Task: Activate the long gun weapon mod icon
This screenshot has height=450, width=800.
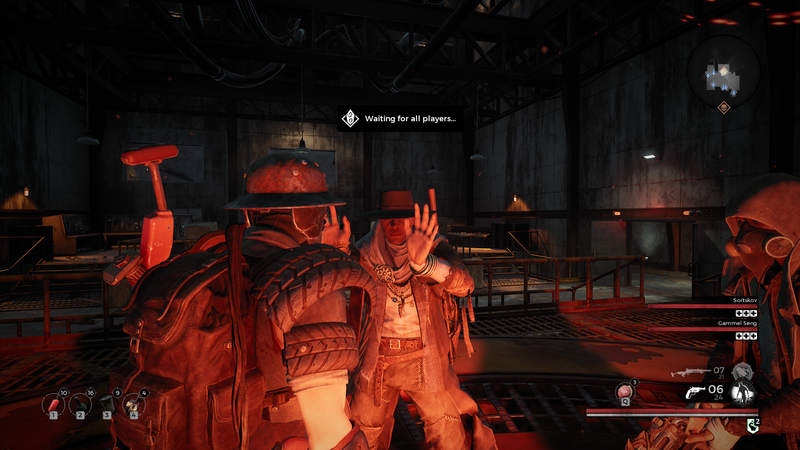Action: click(741, 372)
